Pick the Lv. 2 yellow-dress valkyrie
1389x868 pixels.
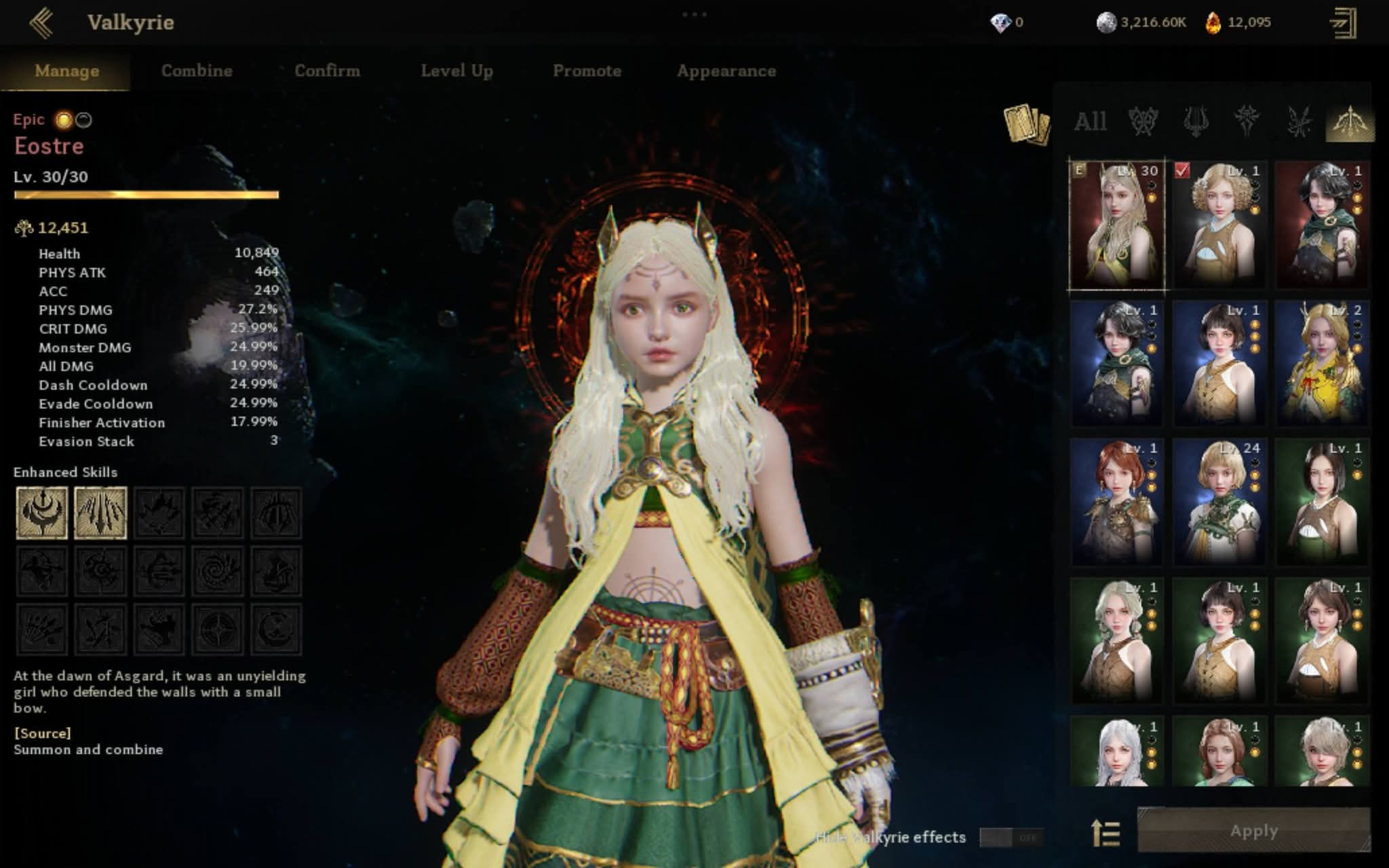tap(1322, 363)
